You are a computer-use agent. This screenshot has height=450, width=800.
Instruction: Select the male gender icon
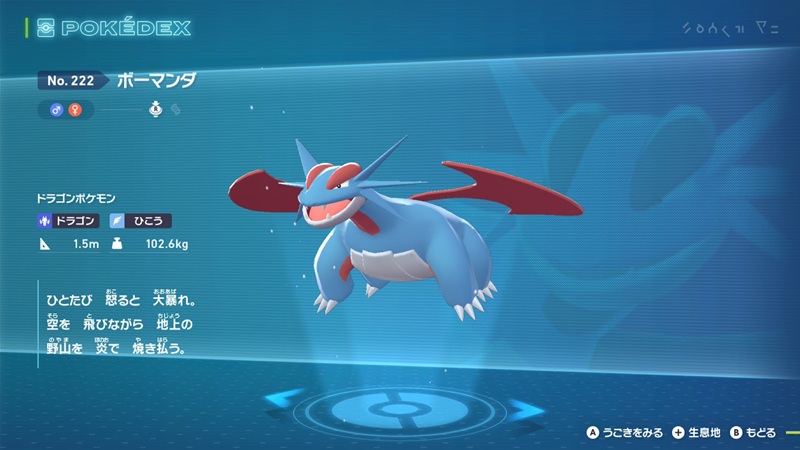tap(57, 108)
